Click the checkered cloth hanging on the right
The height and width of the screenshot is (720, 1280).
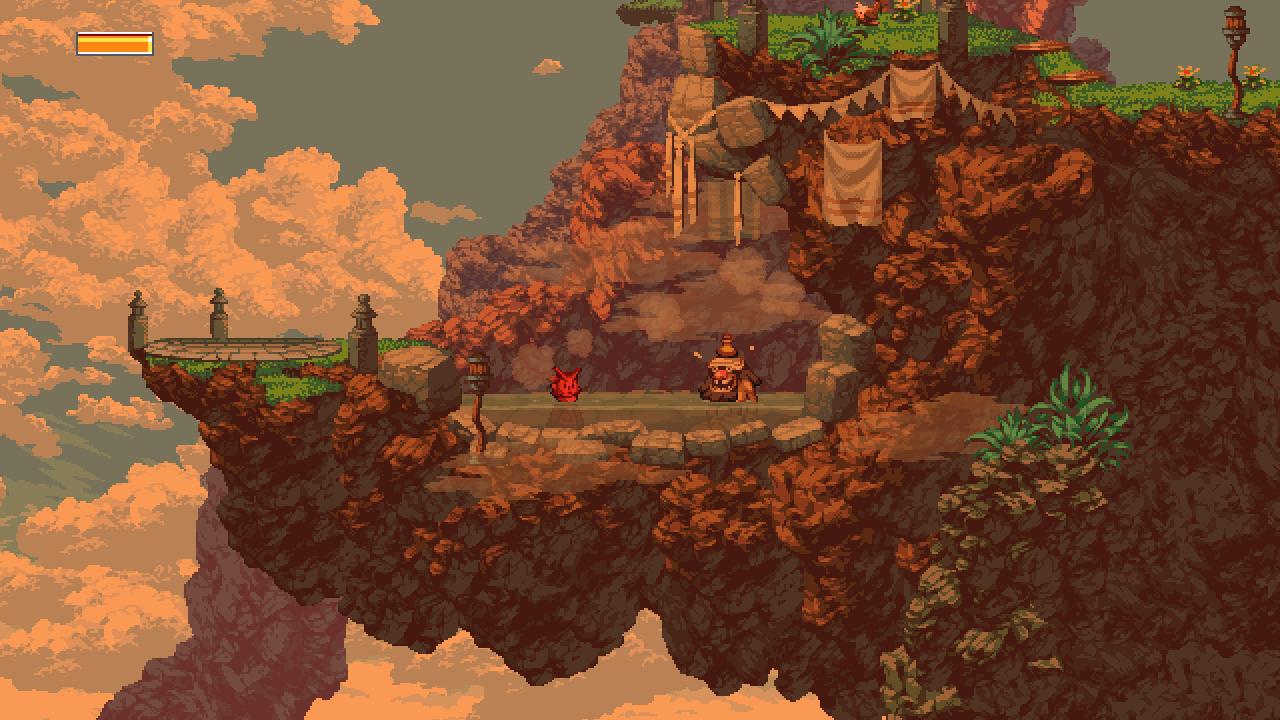[x=855, y=170]
